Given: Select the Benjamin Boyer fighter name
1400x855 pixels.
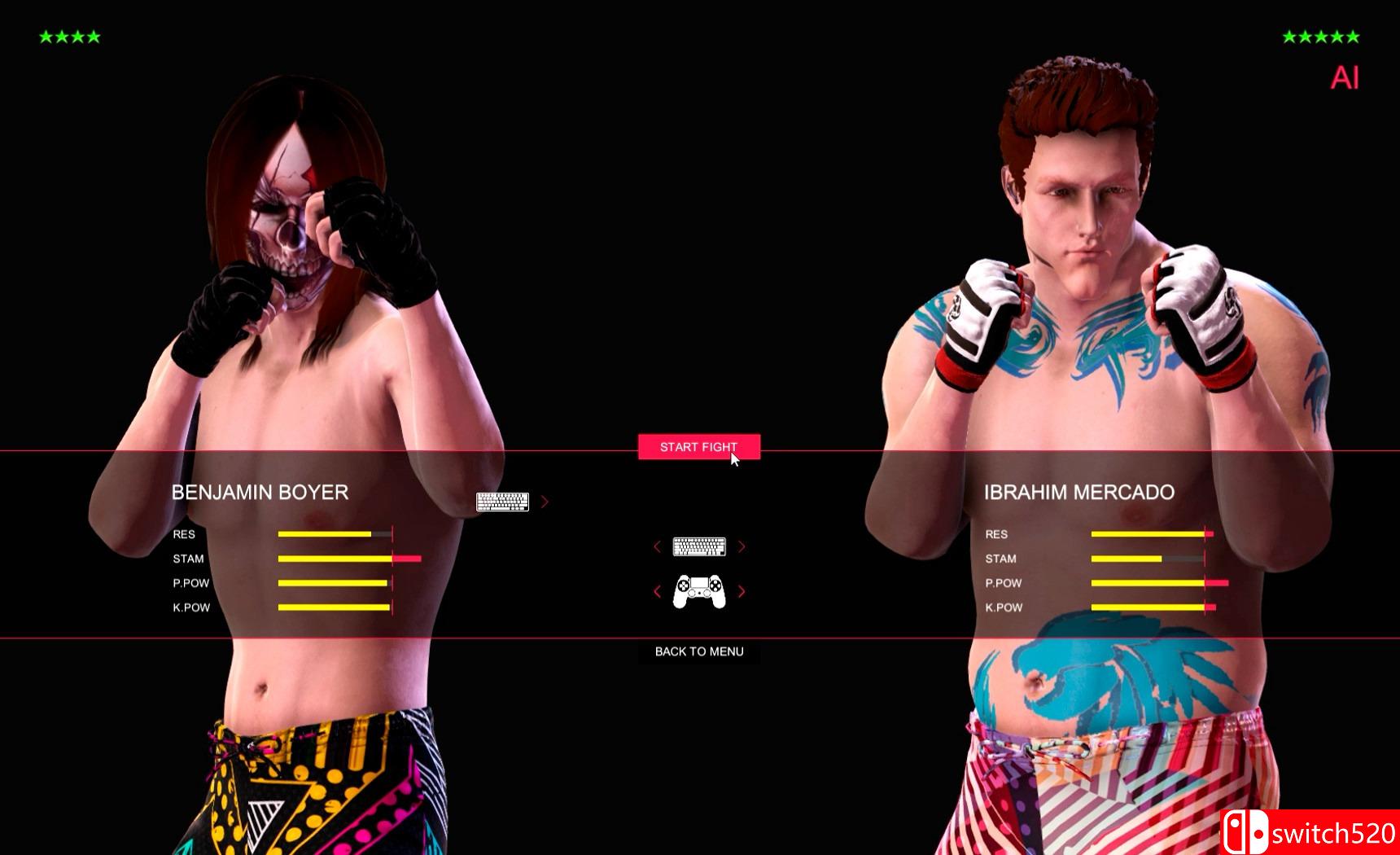Looking at the screenshot, I should tap(260, 493).
